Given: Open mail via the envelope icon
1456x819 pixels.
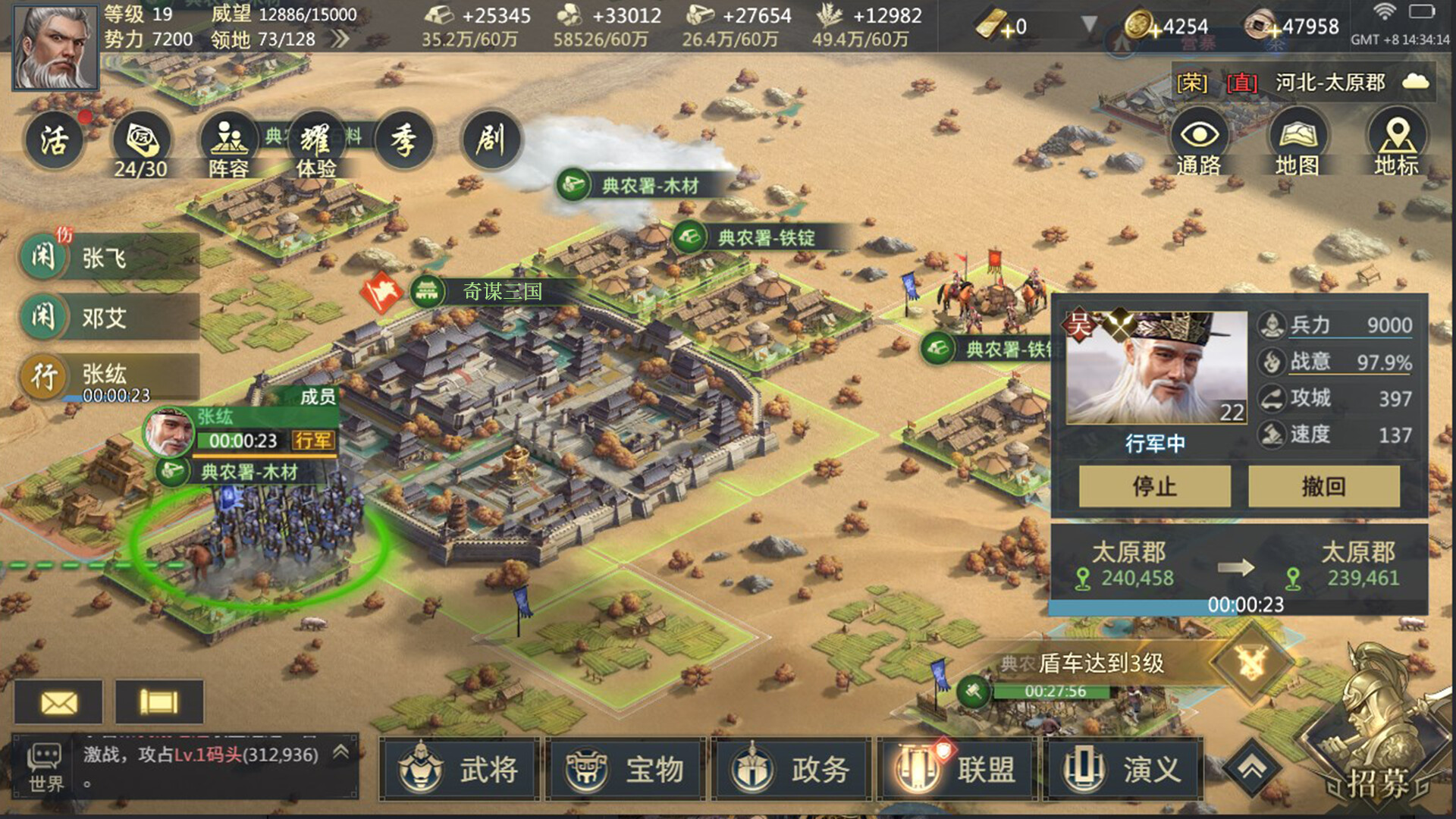Looking at the screenshot, I should (59, 701).
